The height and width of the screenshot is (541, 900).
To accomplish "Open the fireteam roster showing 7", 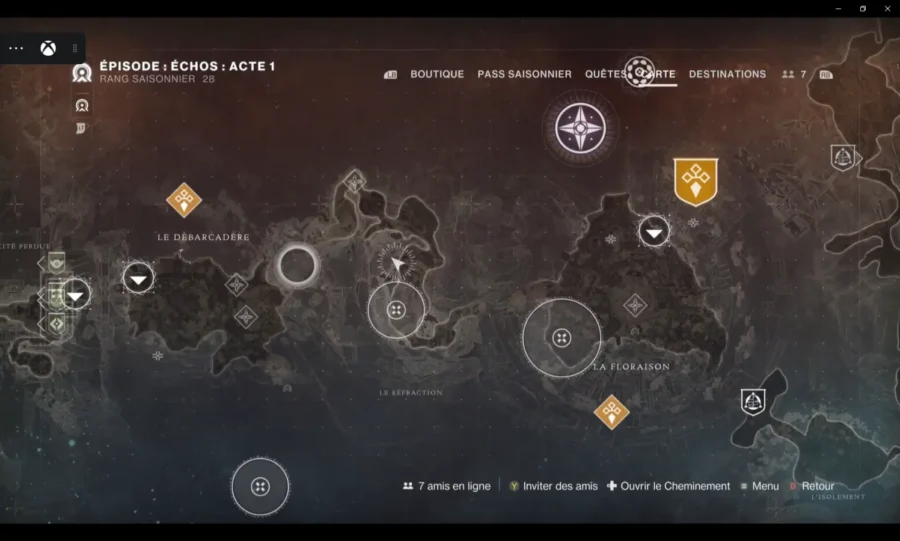I will coord(794,74).
